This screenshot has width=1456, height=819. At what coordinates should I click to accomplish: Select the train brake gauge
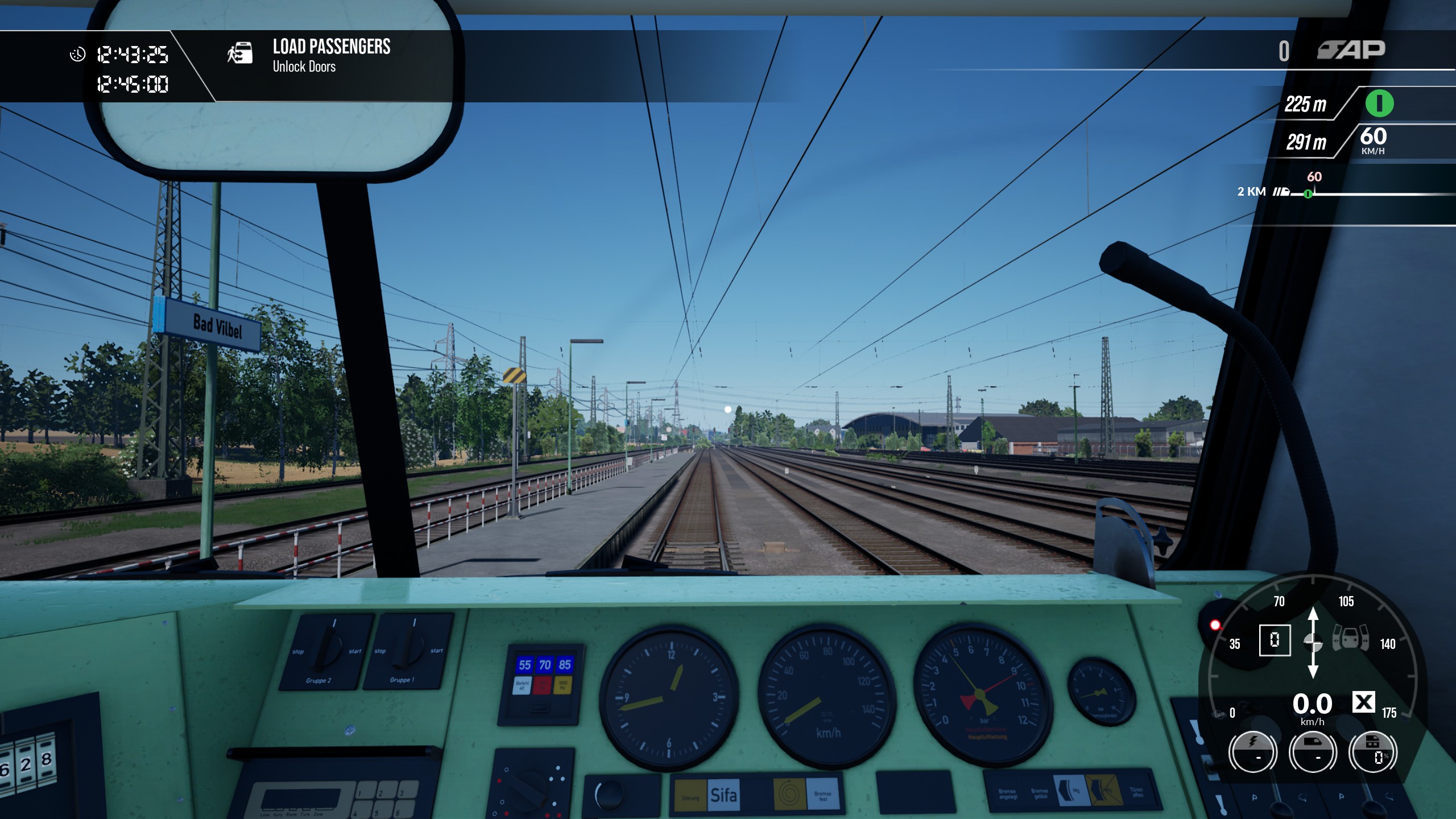point(1312,751)
